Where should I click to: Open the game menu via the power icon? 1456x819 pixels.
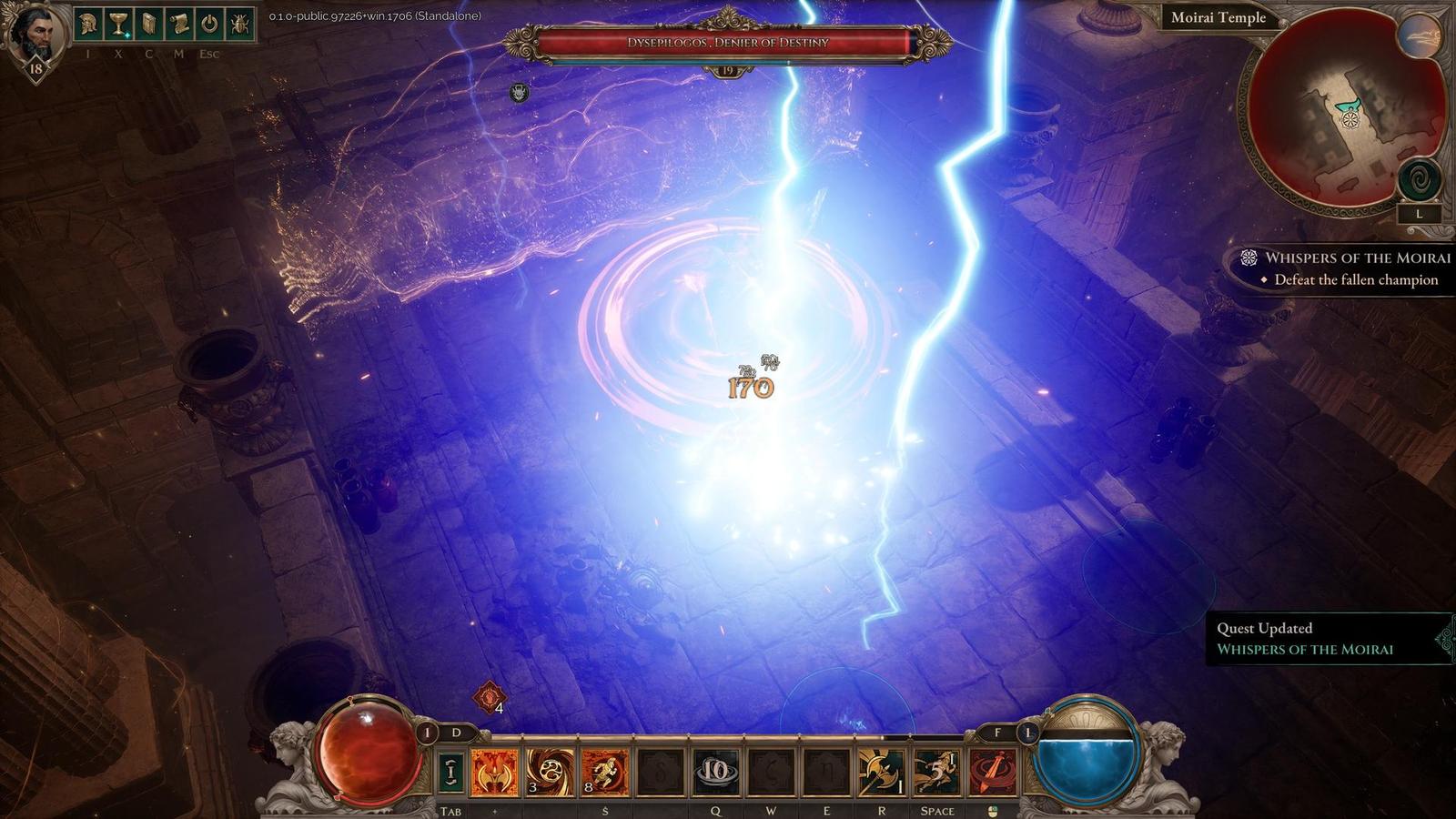[x=209, y=25]
